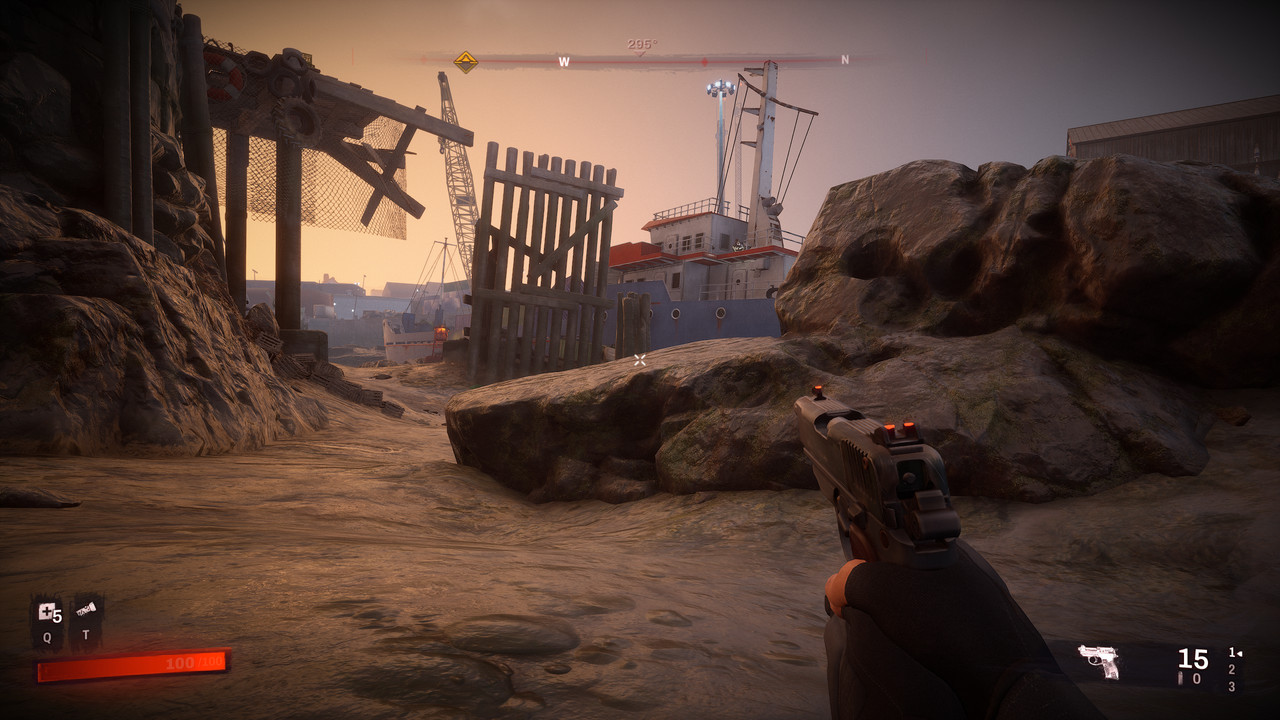Click the W heading on compass bar

(x=564, y=62)
